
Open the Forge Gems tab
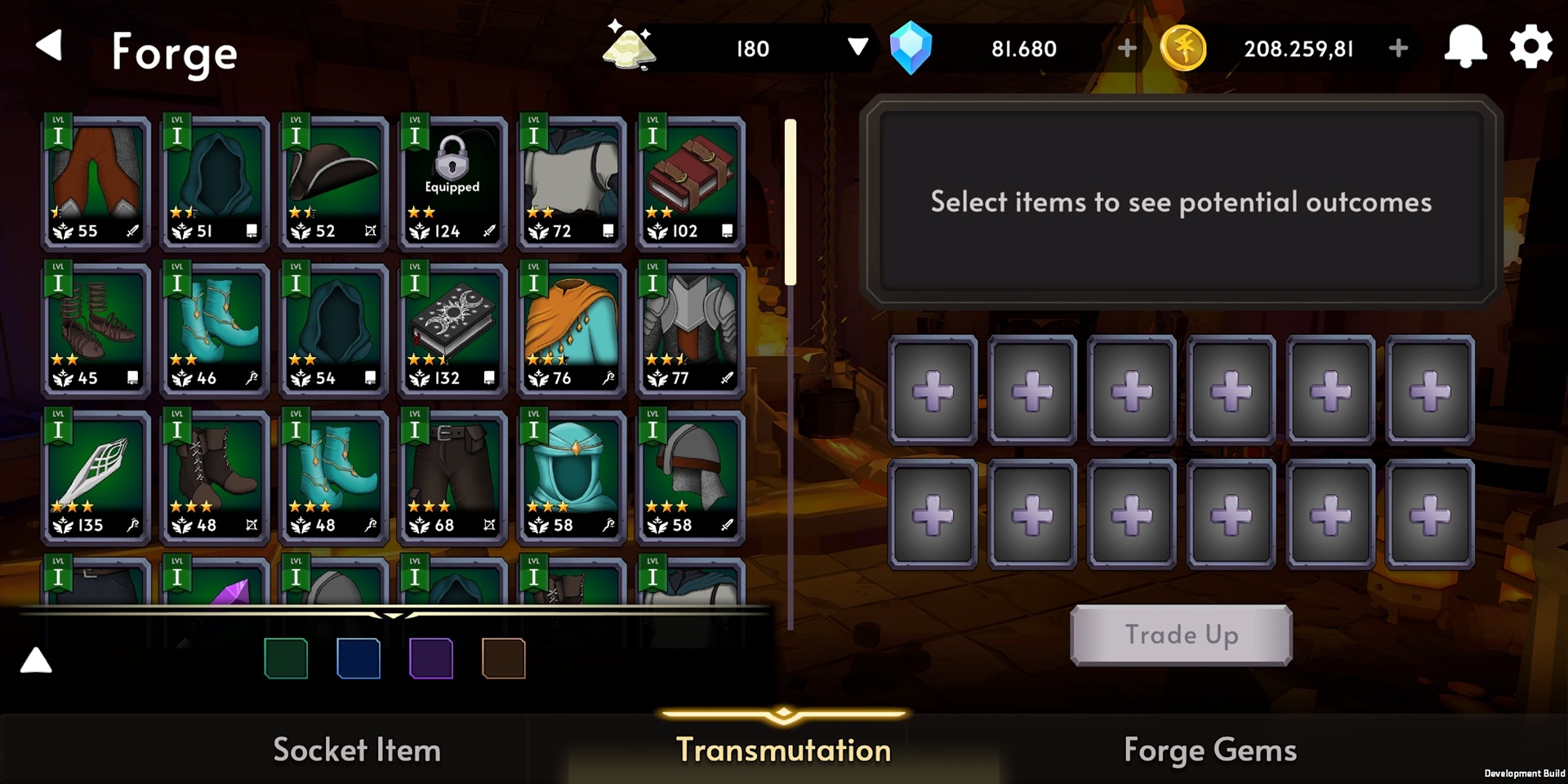coord(1212,749)
